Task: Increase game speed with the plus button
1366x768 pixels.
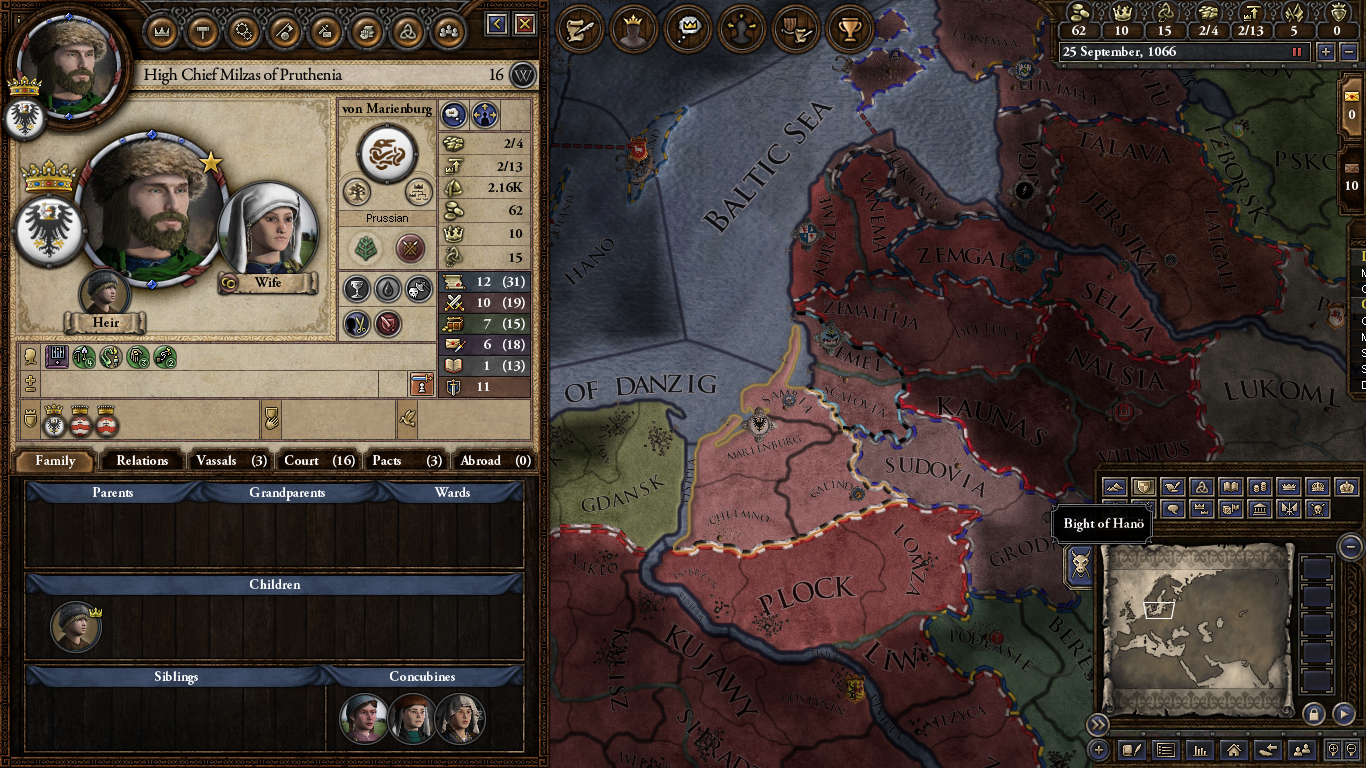Action: 1326,52
